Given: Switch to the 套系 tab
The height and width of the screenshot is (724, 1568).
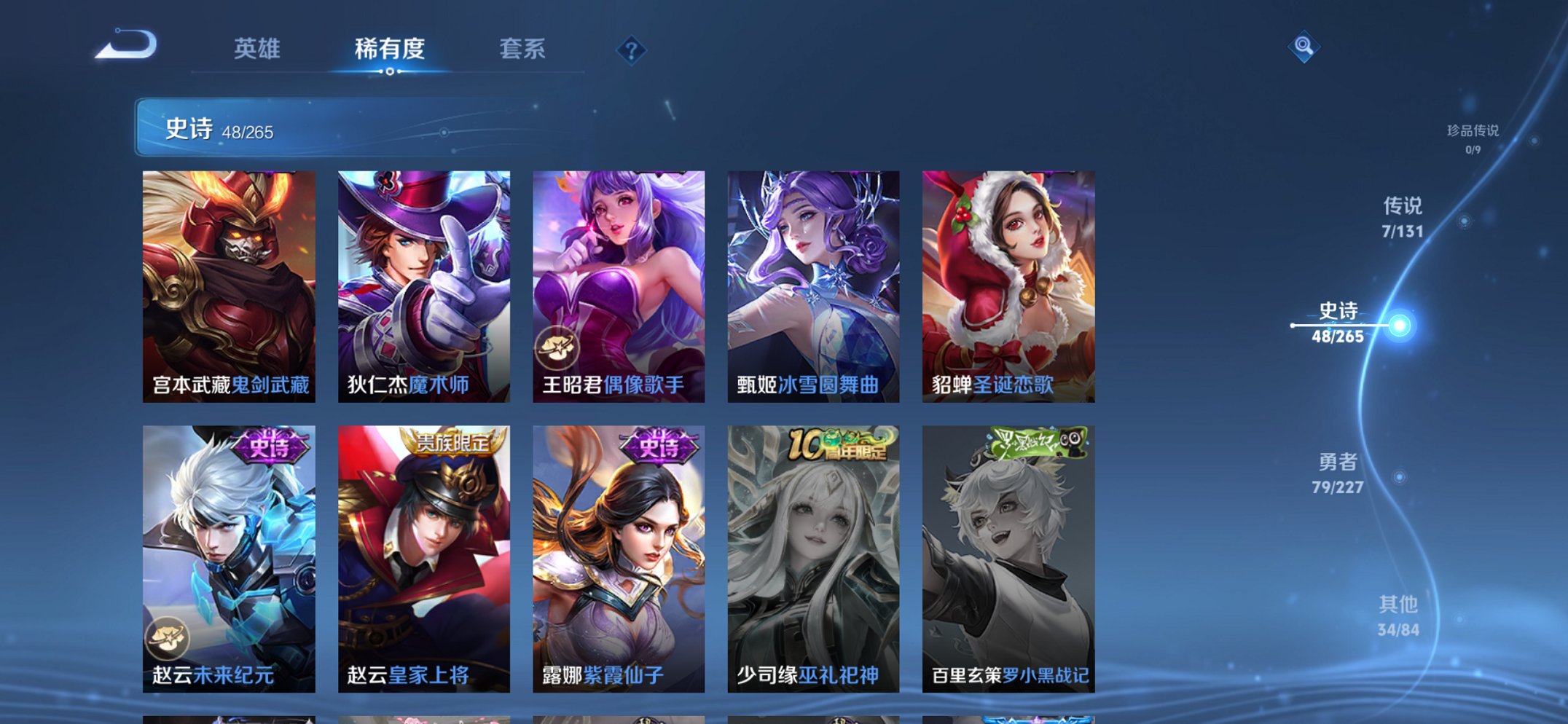Looking at the screenshot, I should coord(523,50).
